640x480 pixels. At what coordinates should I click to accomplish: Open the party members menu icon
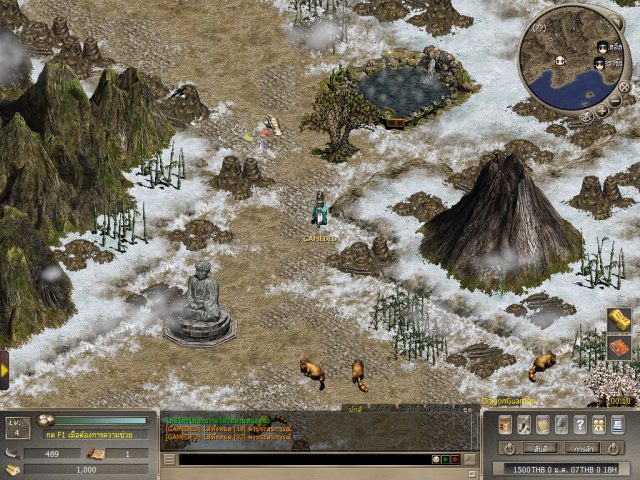[x=599, y=424]
